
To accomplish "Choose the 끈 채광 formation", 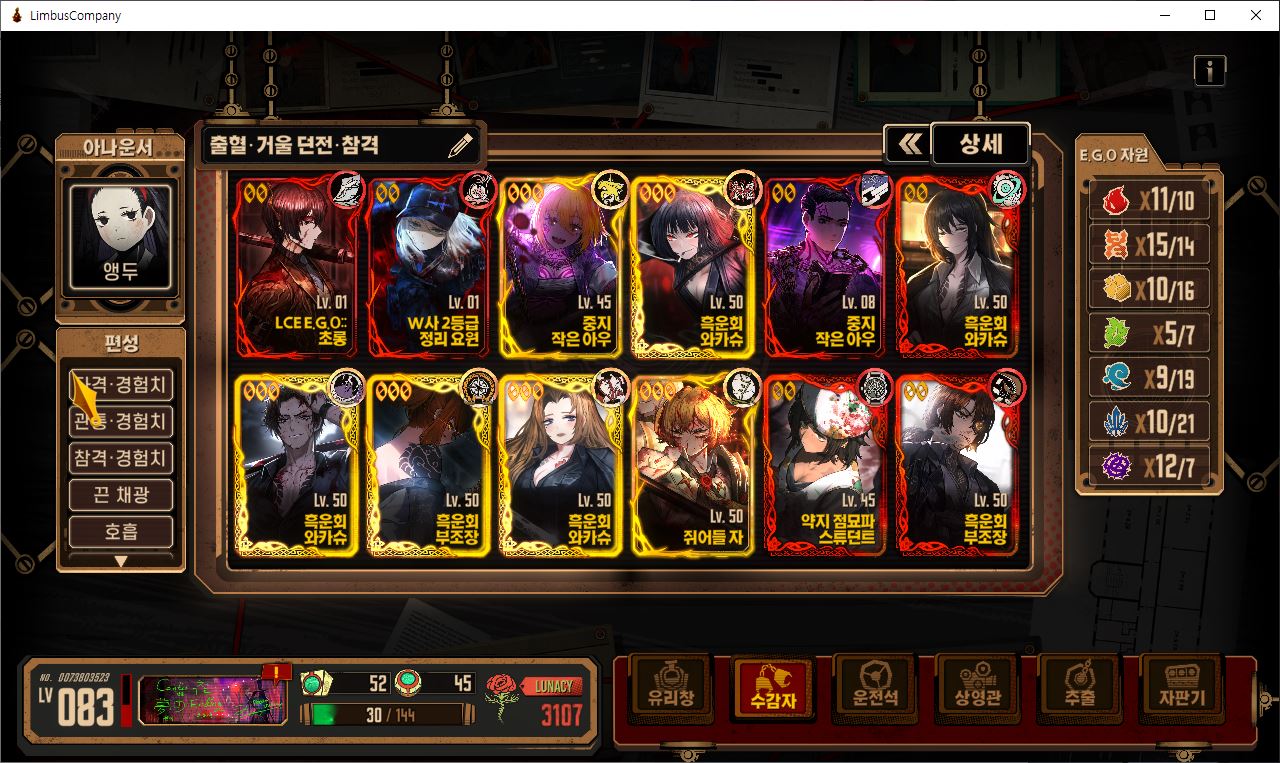I will click(x=120, y=495).
